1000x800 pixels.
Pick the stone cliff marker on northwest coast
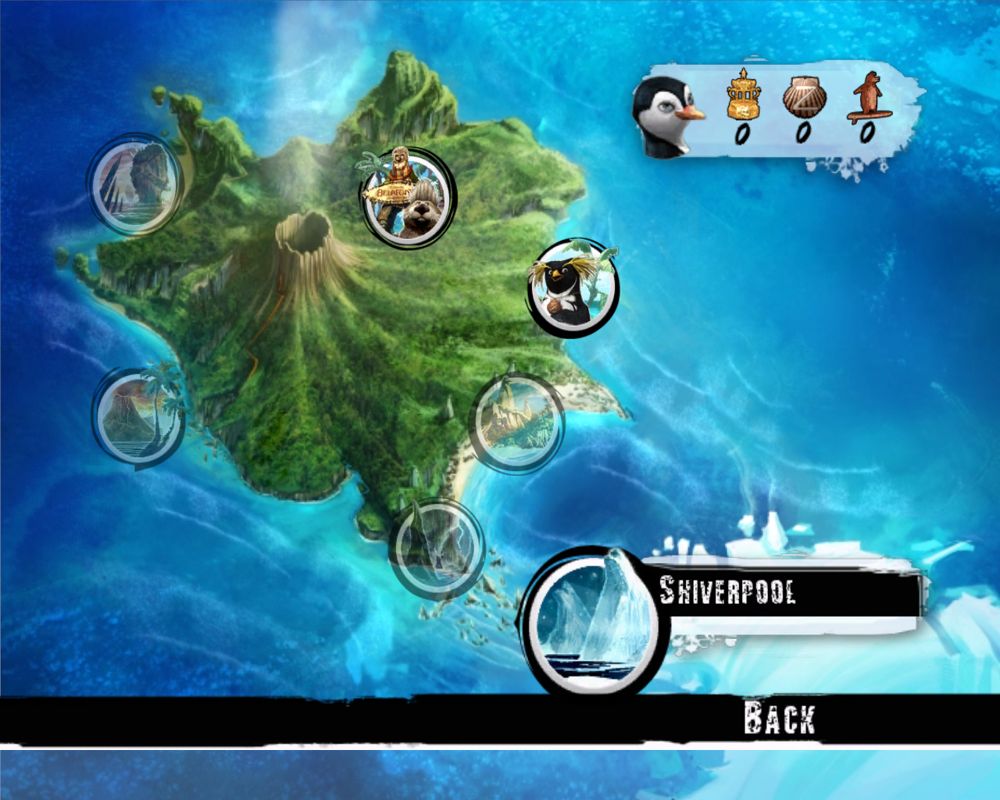click(135, 183)
